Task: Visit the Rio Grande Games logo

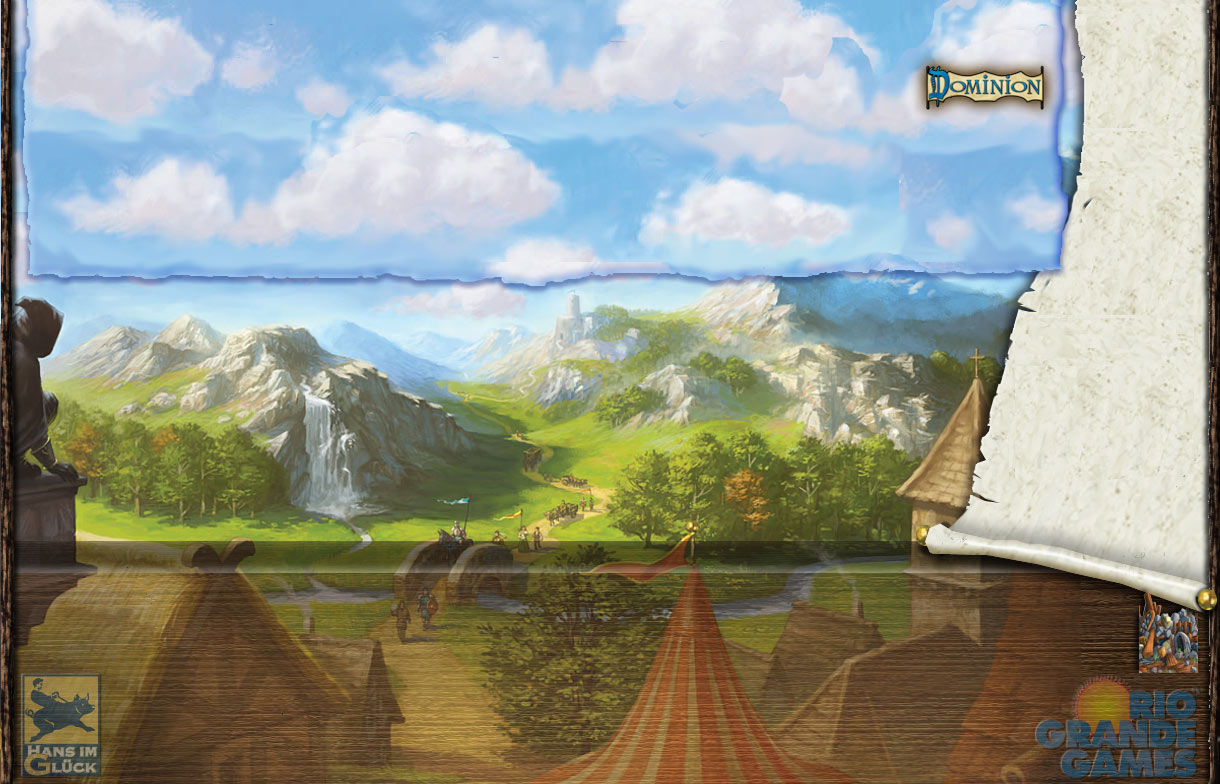Action: 1118,730
